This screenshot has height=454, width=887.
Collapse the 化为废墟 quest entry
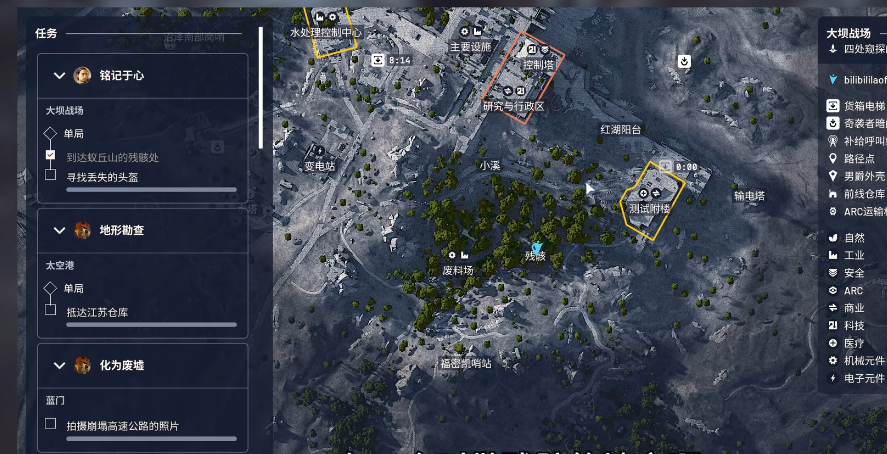coord(55,365)
